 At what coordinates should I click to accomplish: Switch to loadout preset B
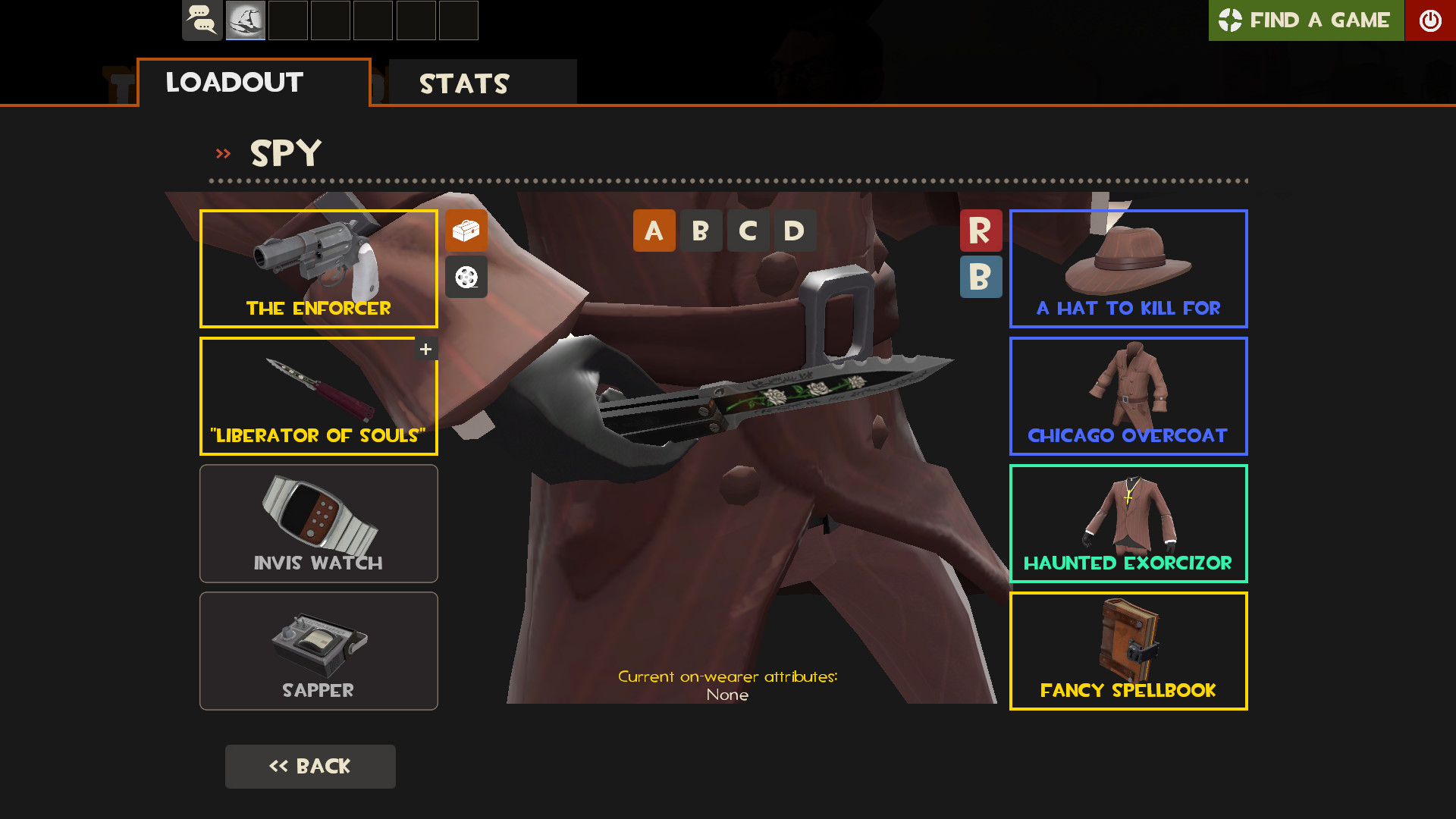pos(701,231)
